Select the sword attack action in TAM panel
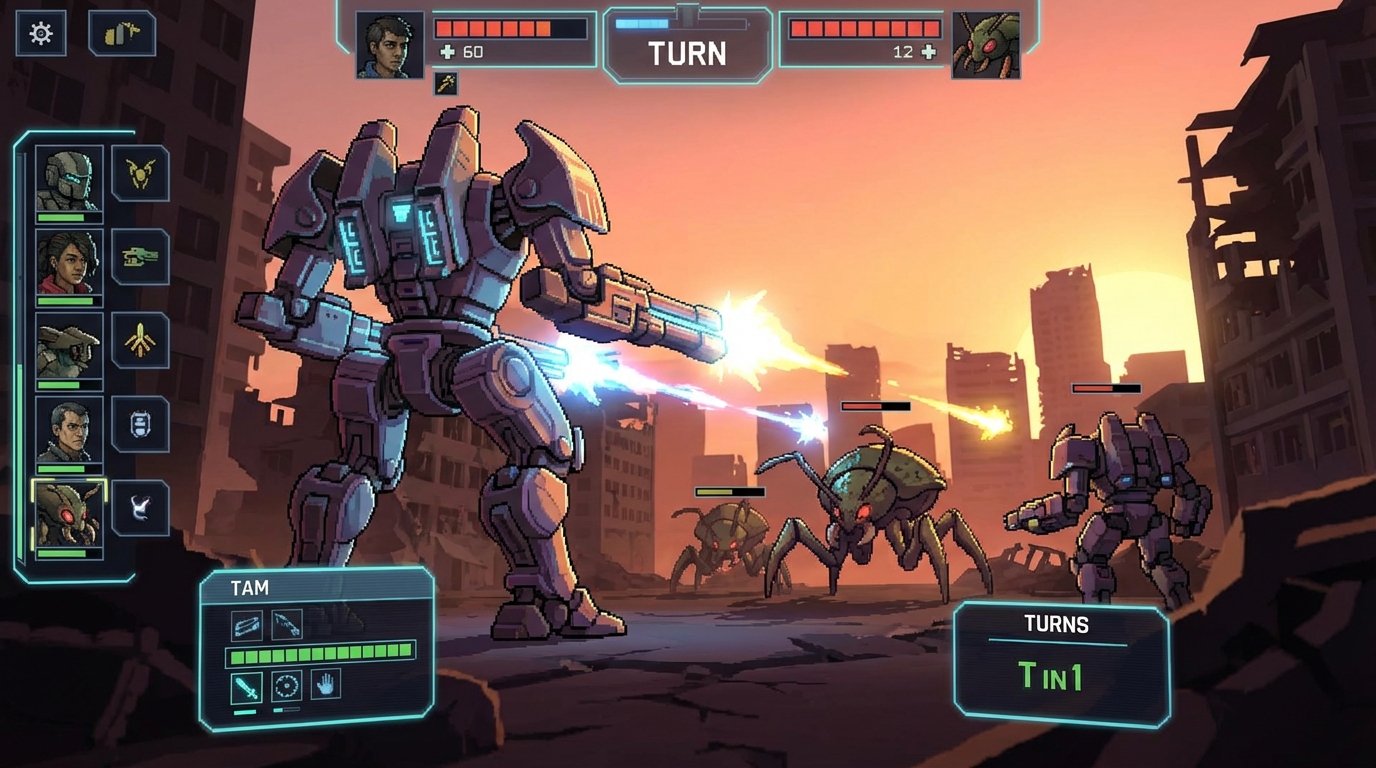Screen dimensions: 1376x768 click(247, 687)
